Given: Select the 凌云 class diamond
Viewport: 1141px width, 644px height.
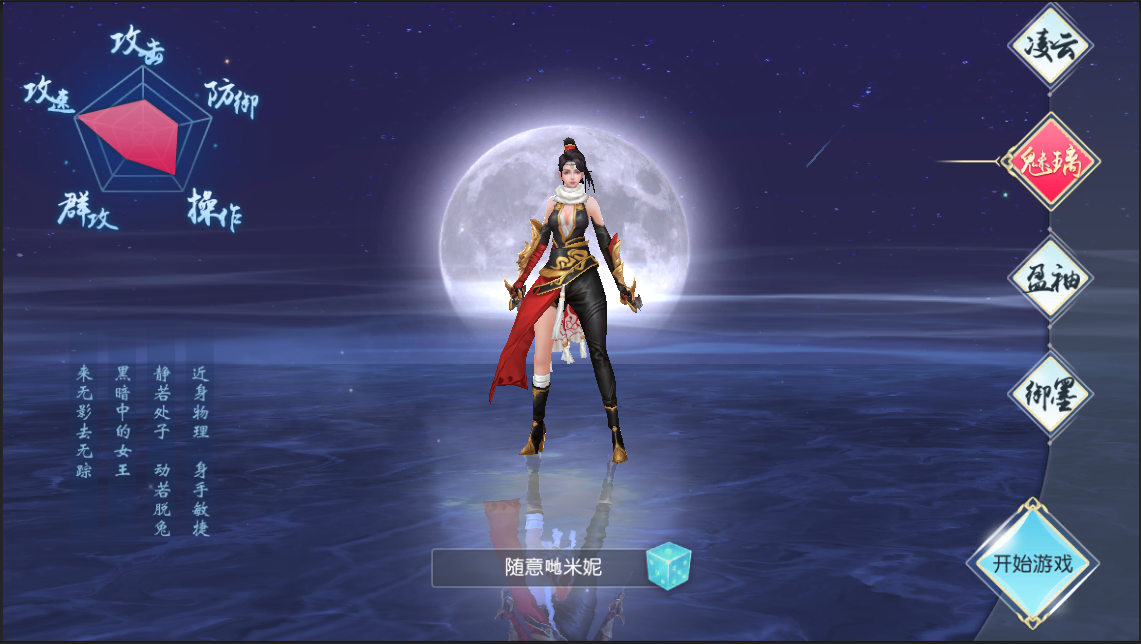Looking at the screenshot, I should coord(1049,47).
